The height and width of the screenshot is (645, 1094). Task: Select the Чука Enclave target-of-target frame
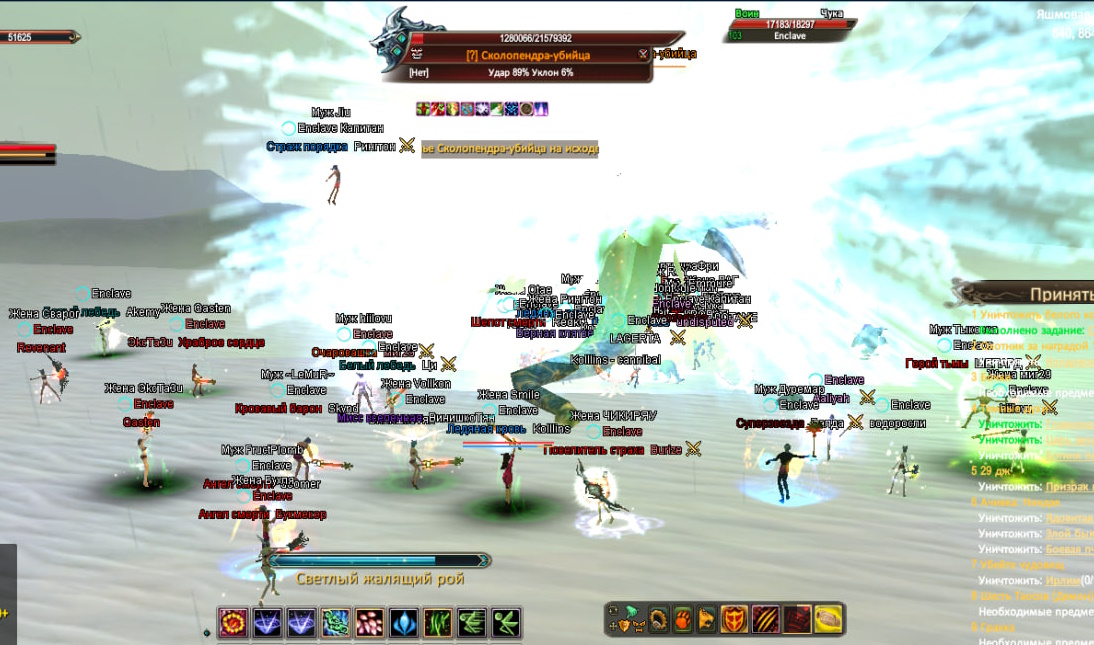[x=790, y=25]
